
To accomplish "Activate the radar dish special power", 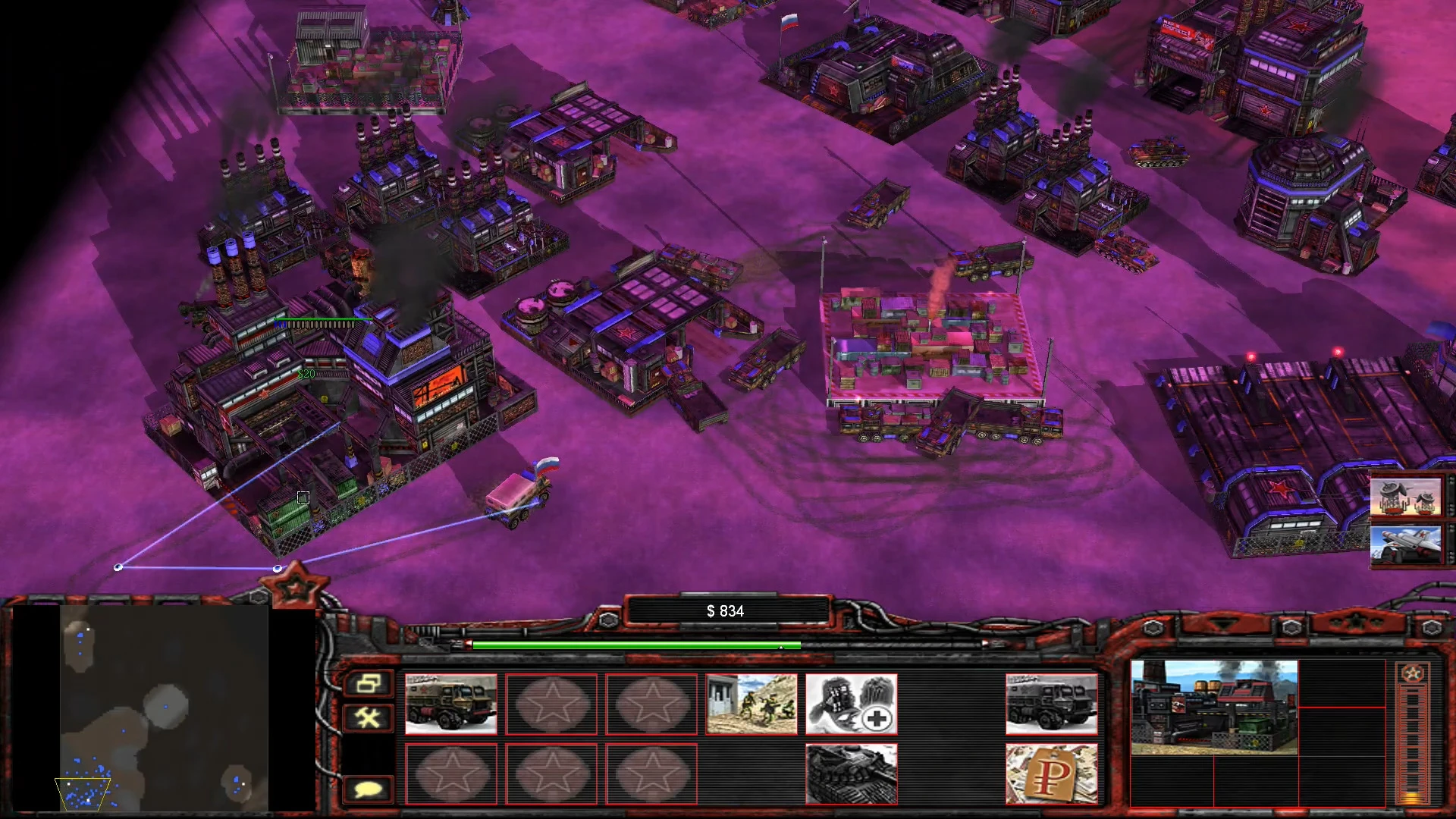I will 1407,498.
